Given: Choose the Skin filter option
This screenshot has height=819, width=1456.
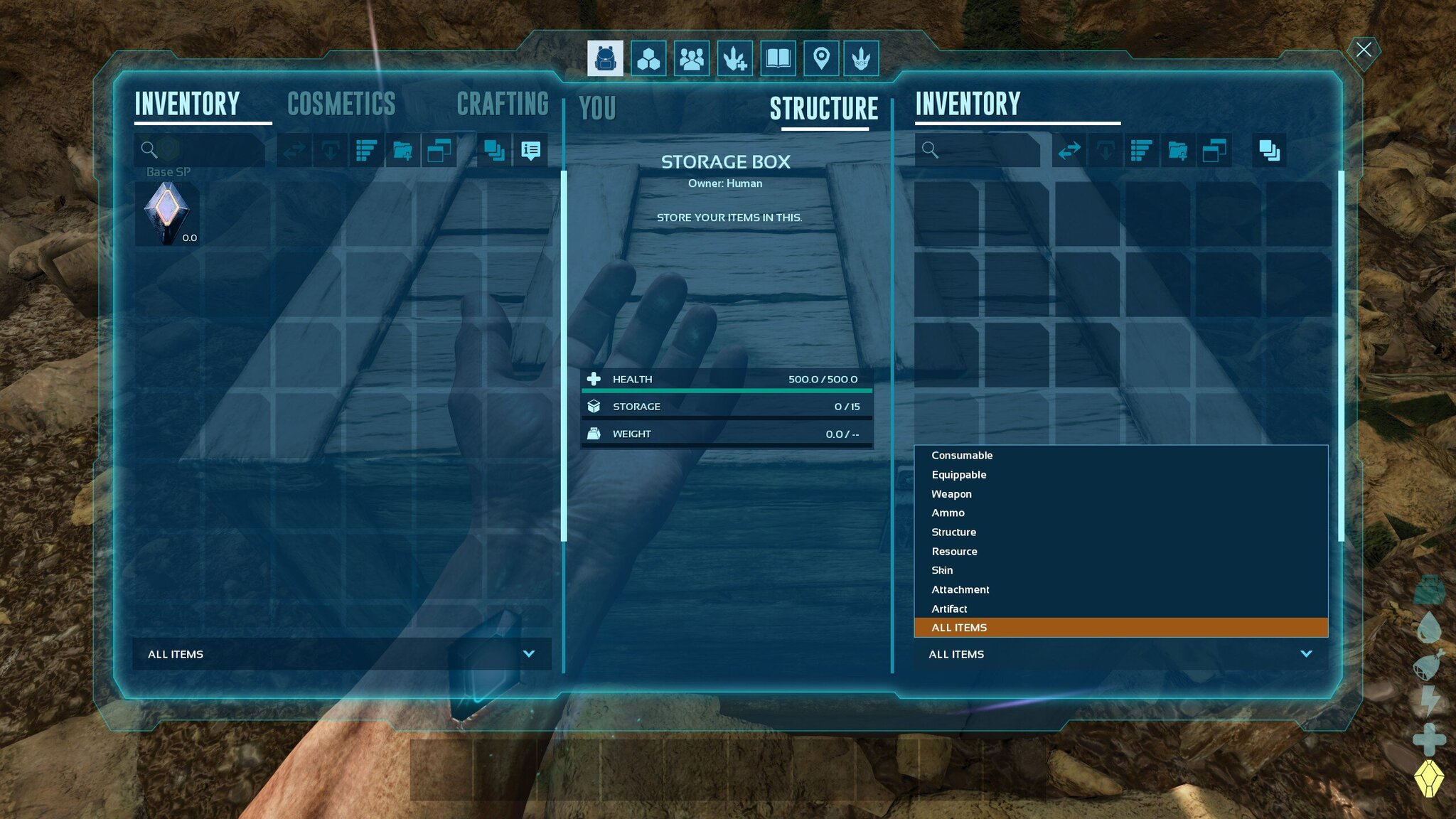Looking at the screenshot, I should coord(942,571).
